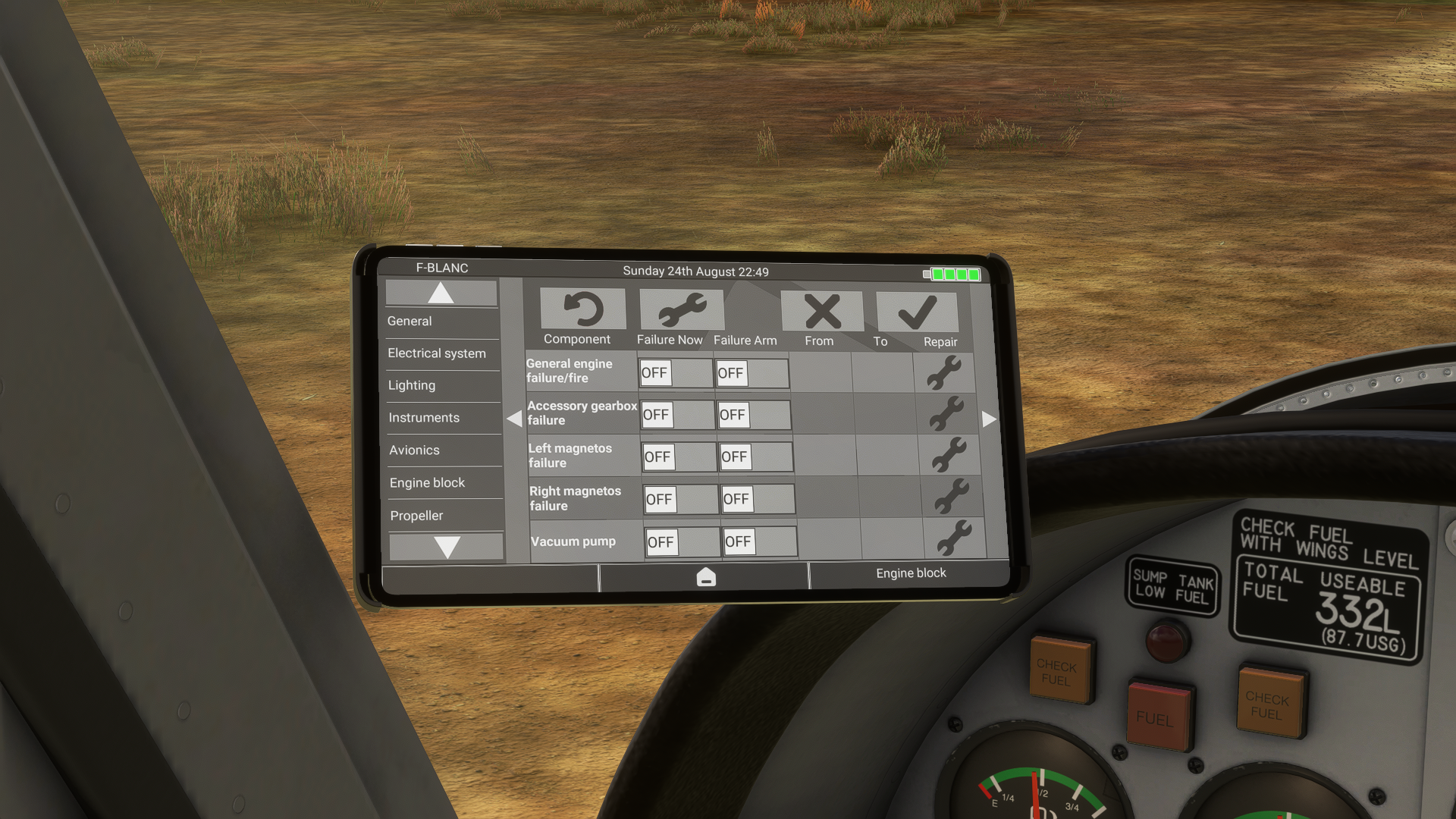Toggle Failure Now for General engine failure/fire
Viewport: 1456px width, 819px height.
674,373
